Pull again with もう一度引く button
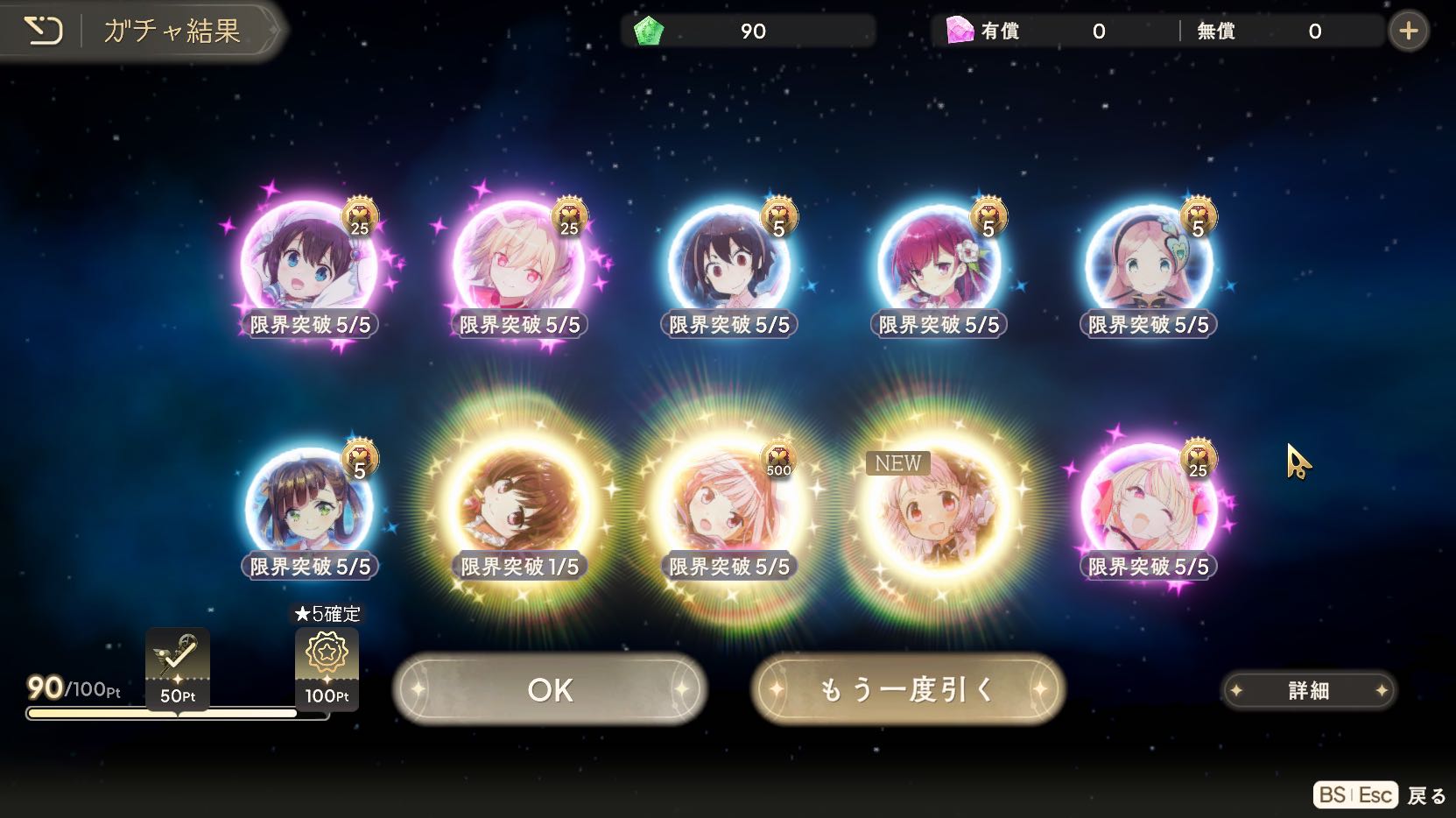1456x818 pixels. [x=907, y=690]
